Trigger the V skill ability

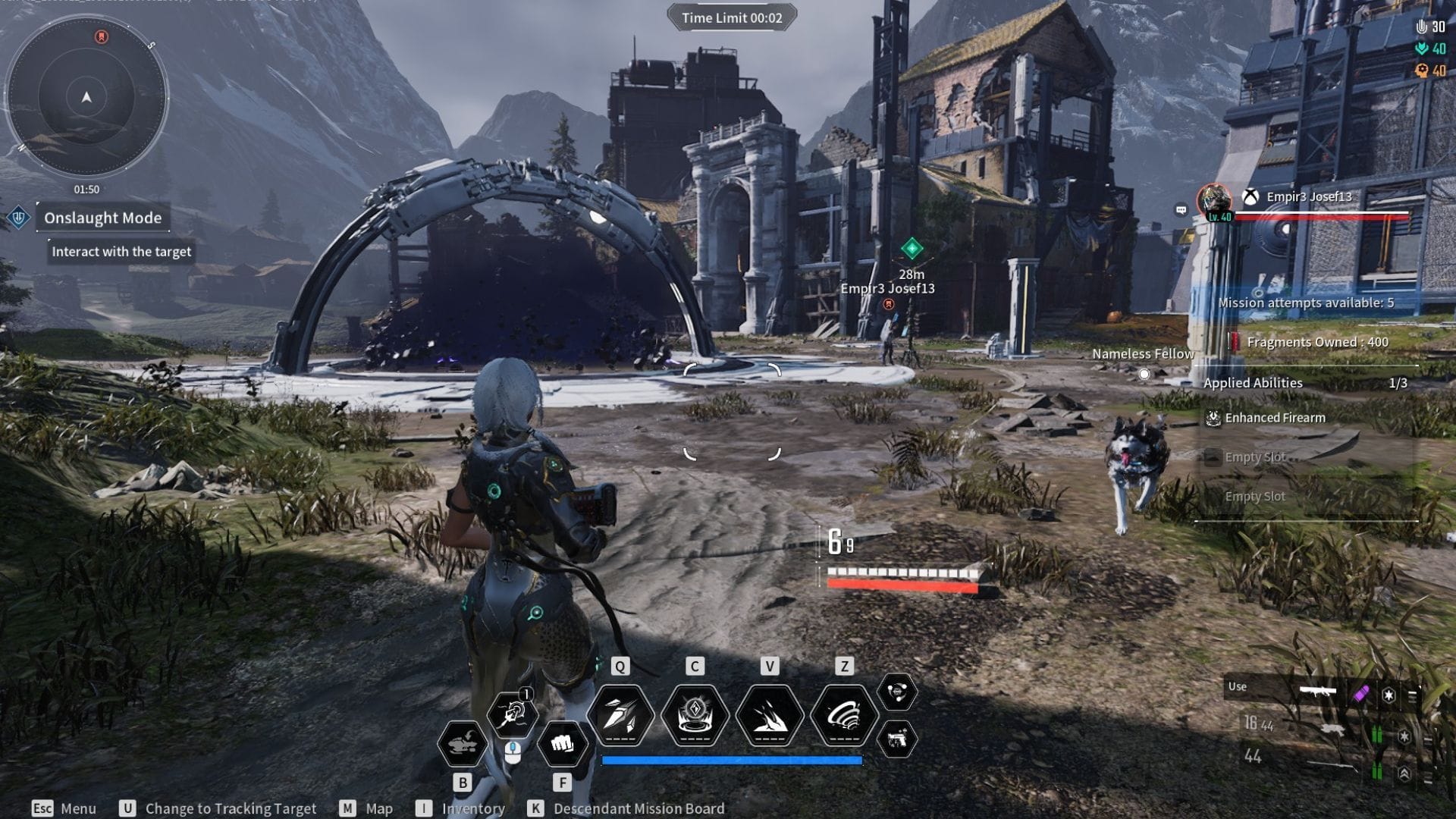[x=769, y=714]
